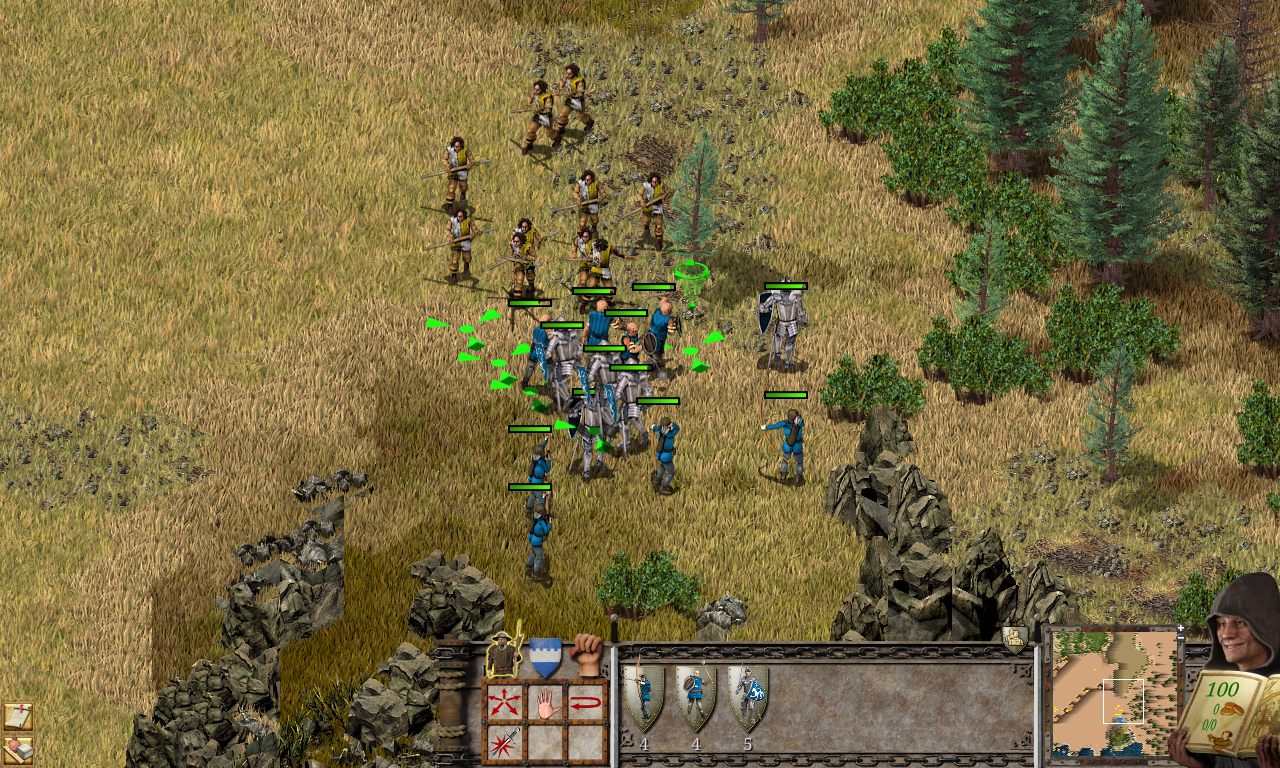Click the plus control beside the minimap
The image size is (1280, 768).
[x=1181, y=629]
